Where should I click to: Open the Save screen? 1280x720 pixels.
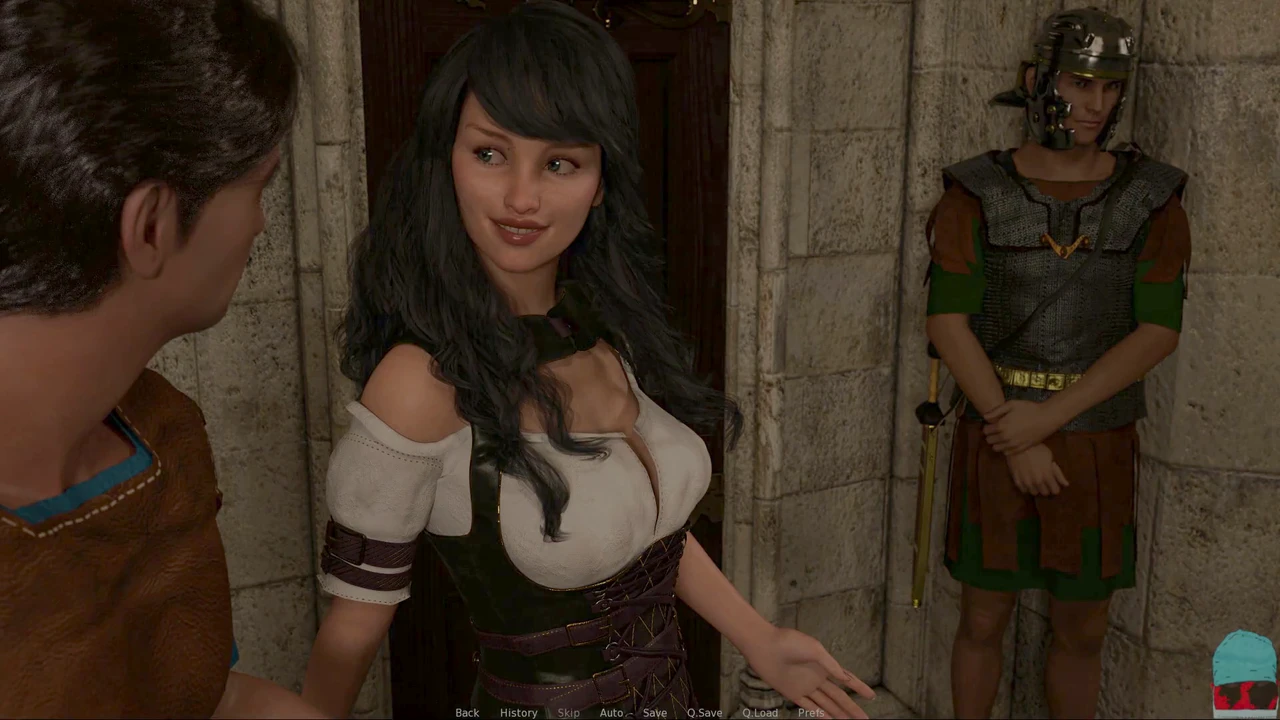tap(655, 712)
